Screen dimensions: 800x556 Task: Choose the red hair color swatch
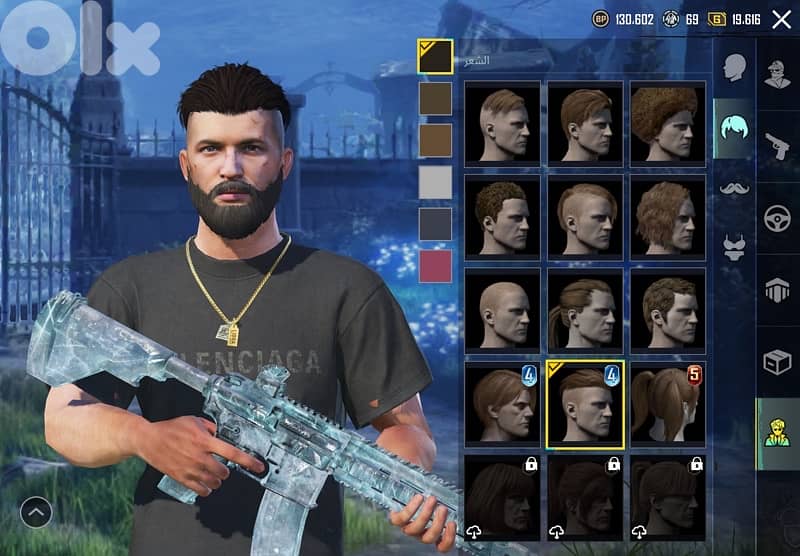pos(435,267)
